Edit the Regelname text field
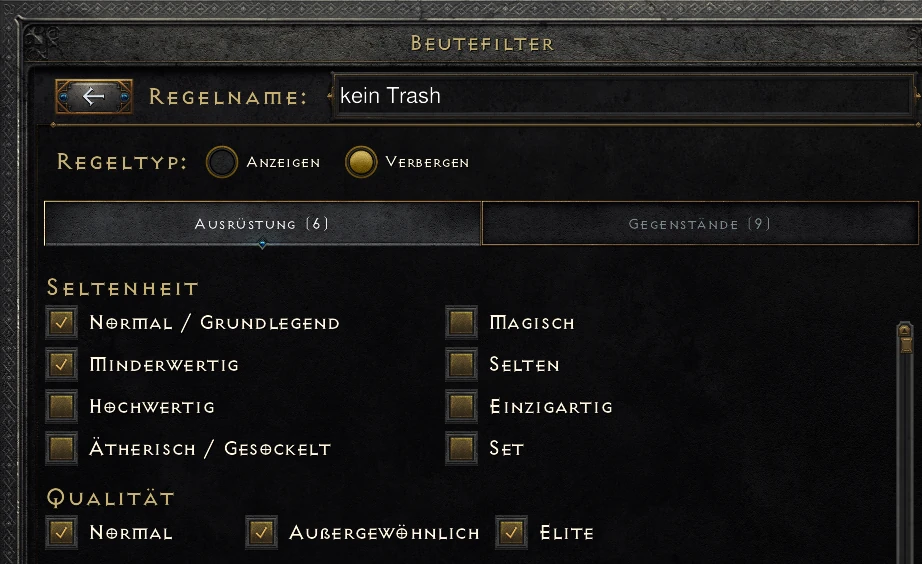 point(620,97)
